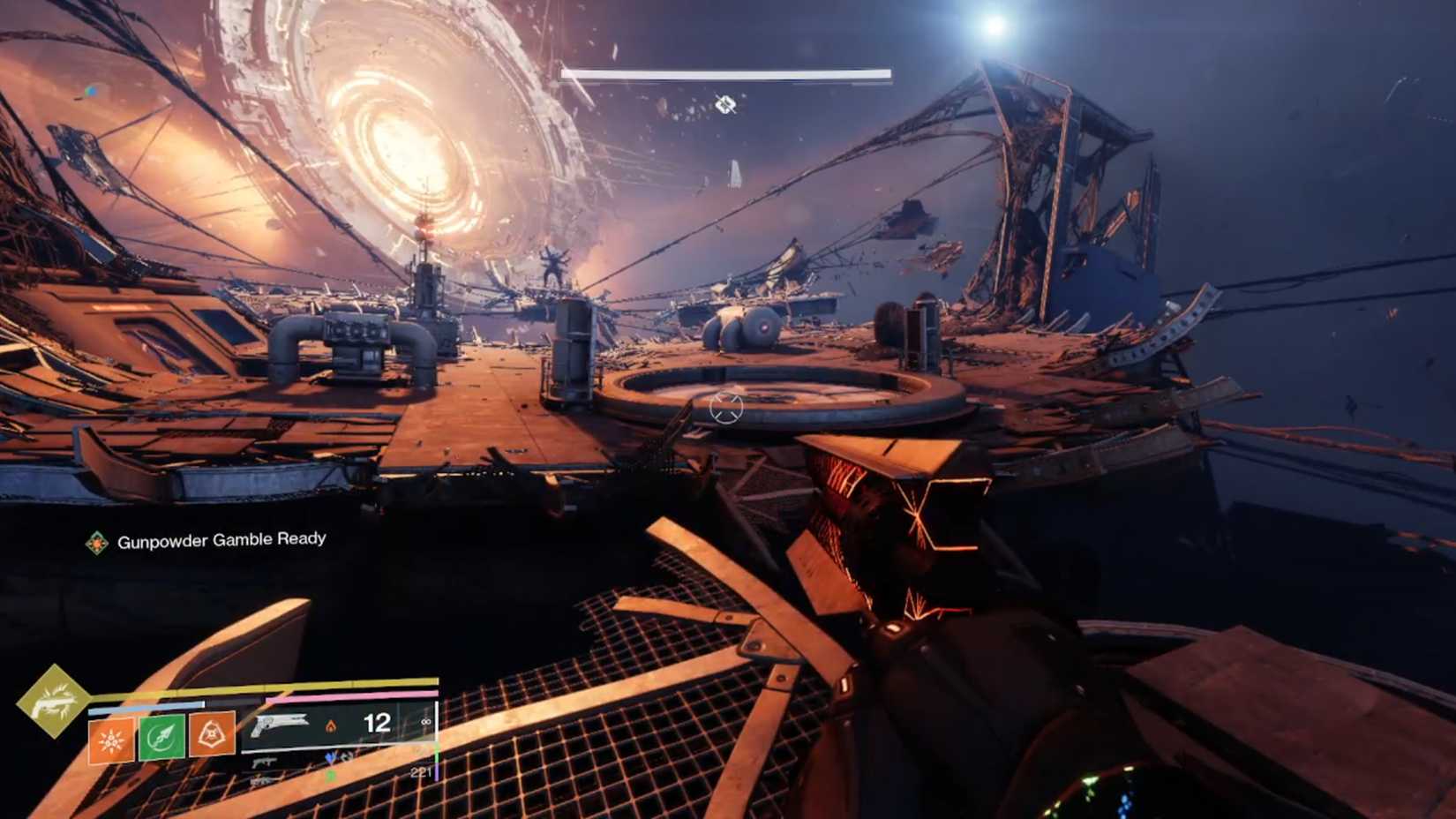Activate the Golden Gun super diamond icon
The image size is (1456, 819).
pos(52,701)
